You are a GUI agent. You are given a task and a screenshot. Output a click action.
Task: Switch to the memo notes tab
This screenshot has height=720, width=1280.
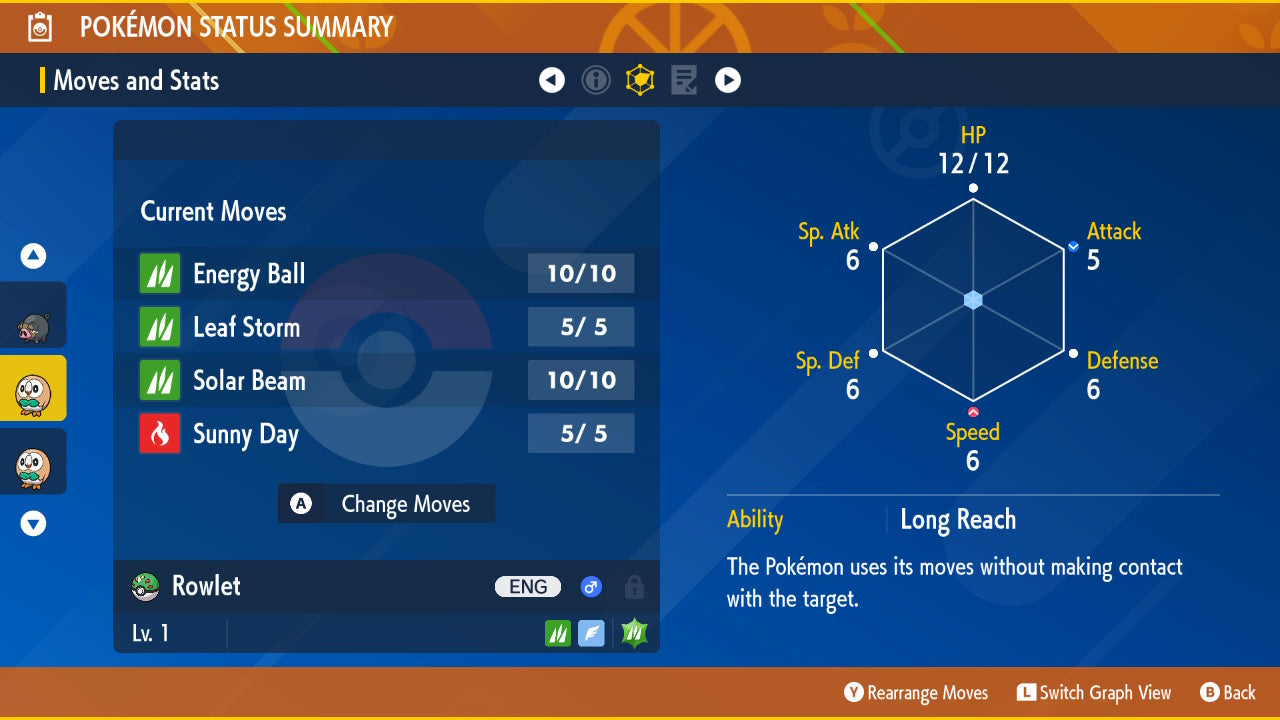[684, 80]
